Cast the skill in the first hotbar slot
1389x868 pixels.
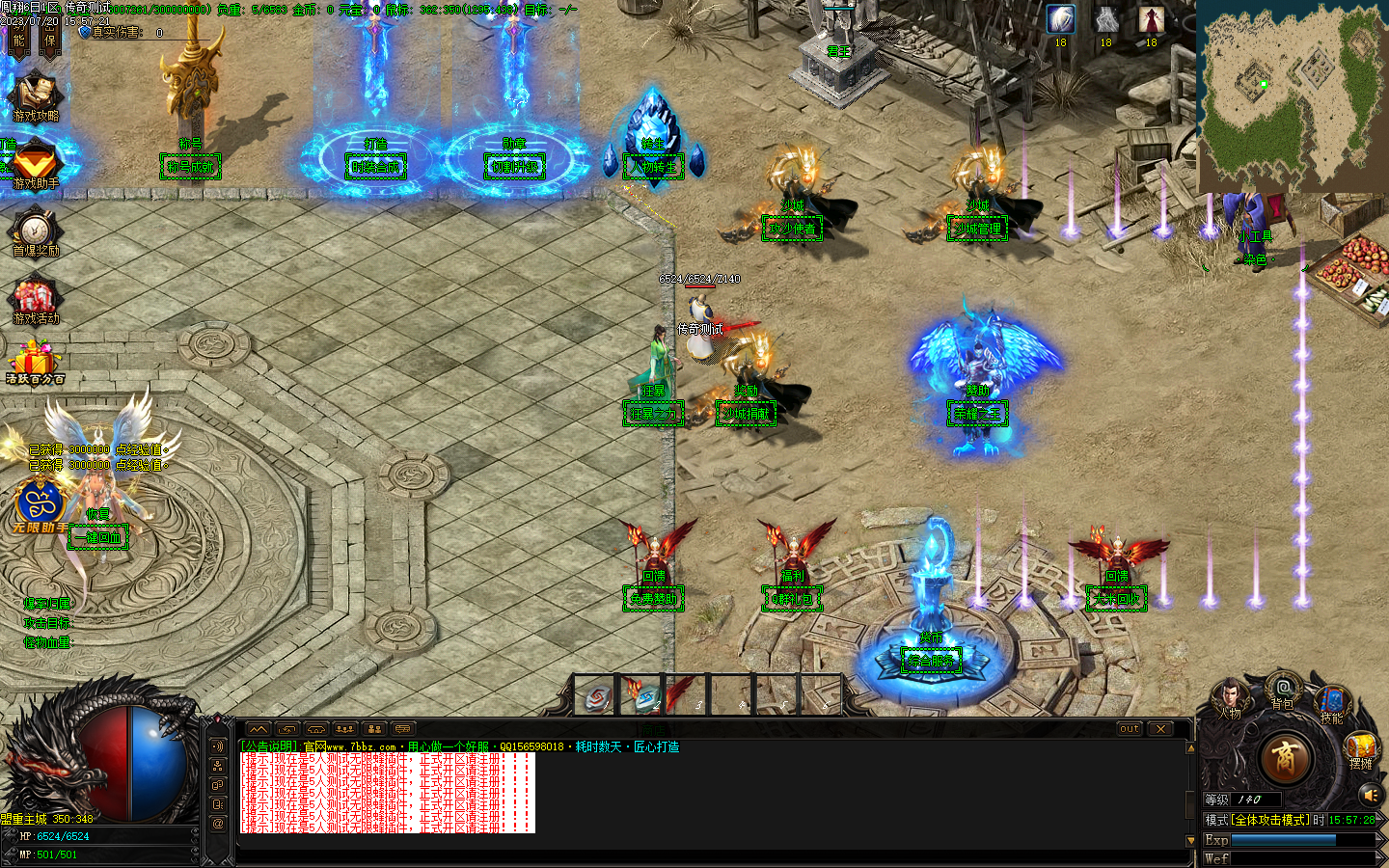tap(593, 696)
